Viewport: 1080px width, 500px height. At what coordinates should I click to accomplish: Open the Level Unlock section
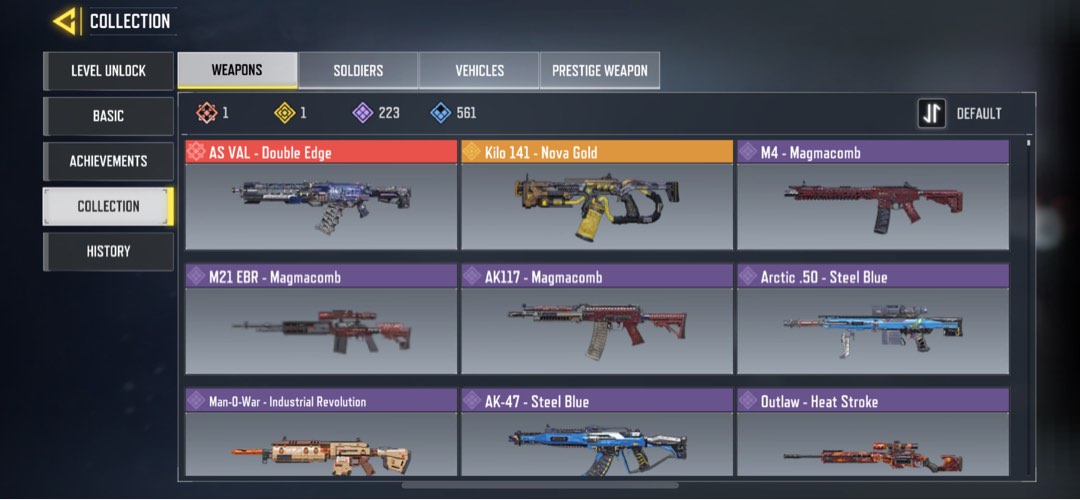[108, 71]
